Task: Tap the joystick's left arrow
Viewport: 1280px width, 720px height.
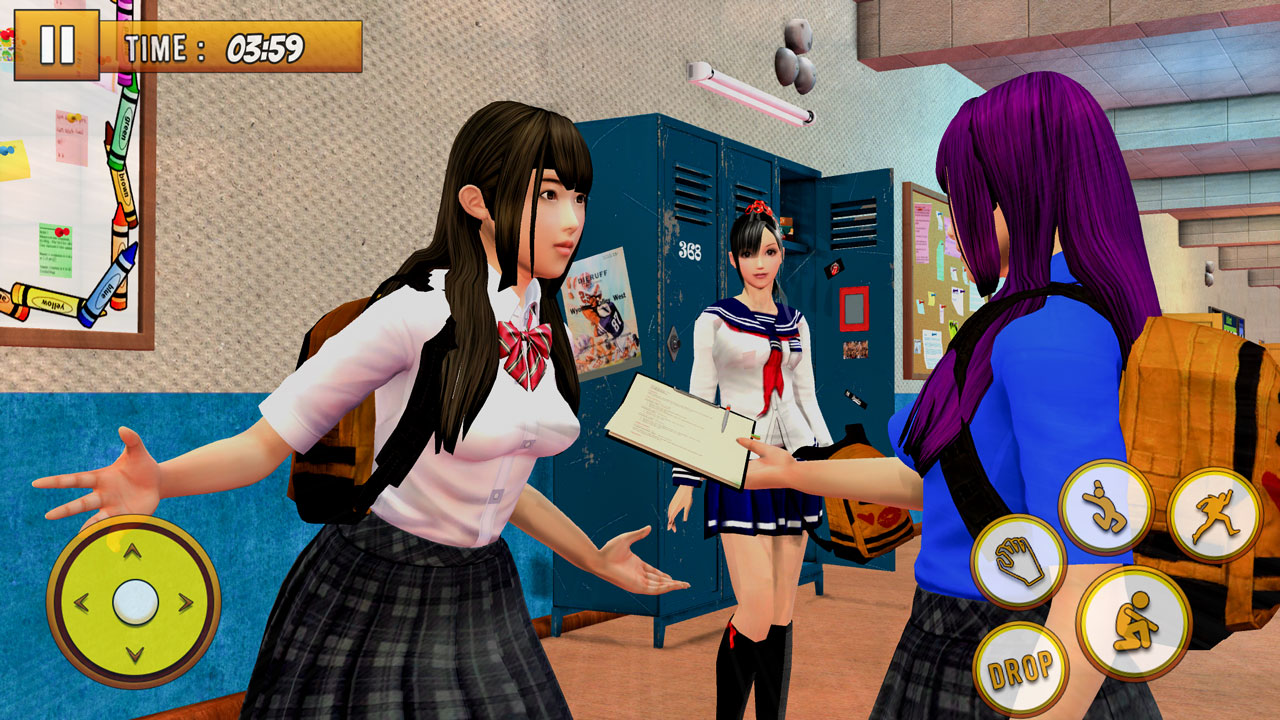Action: point(82,603)
